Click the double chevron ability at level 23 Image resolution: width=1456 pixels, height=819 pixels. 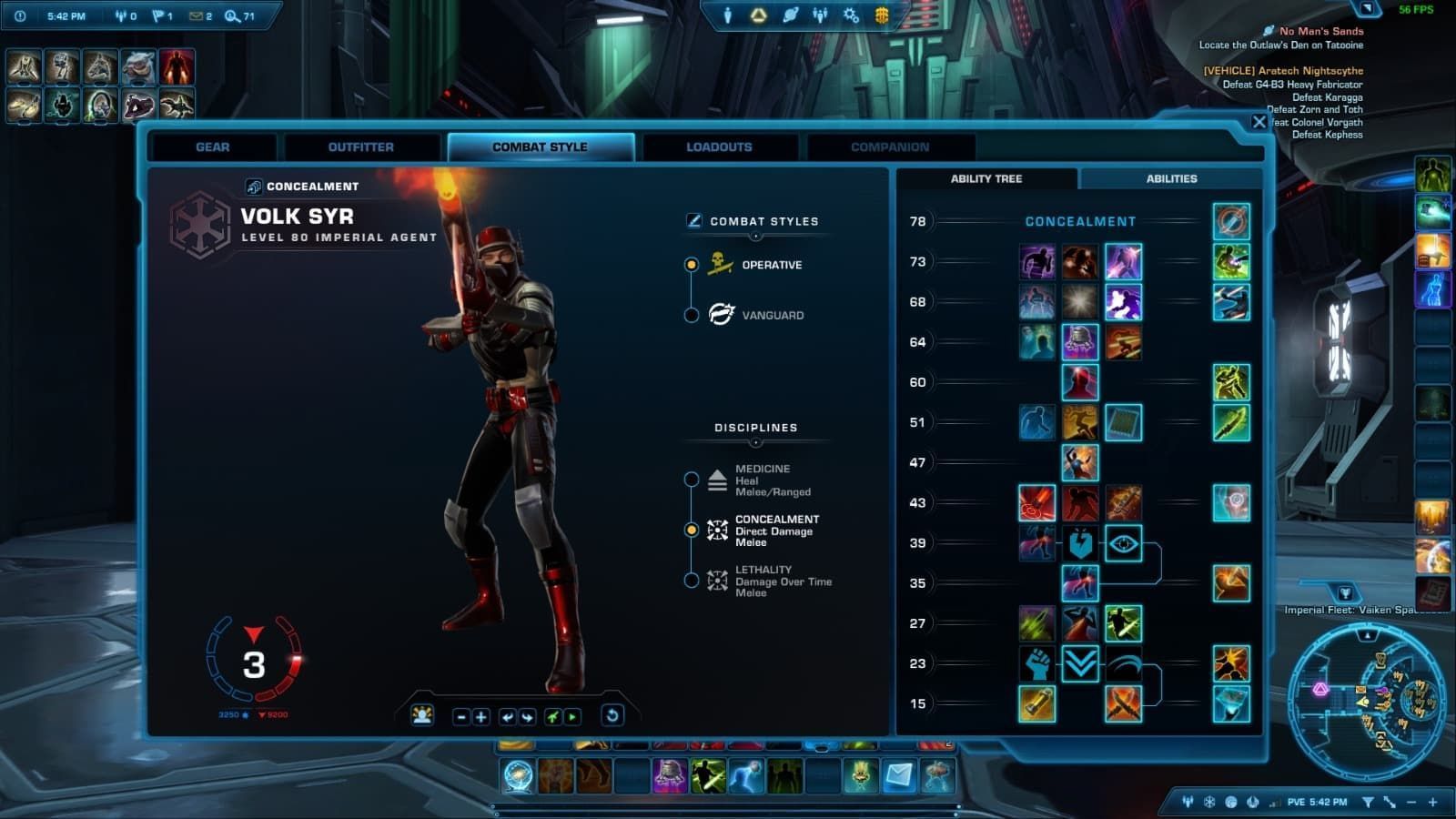coord(1080,663)
